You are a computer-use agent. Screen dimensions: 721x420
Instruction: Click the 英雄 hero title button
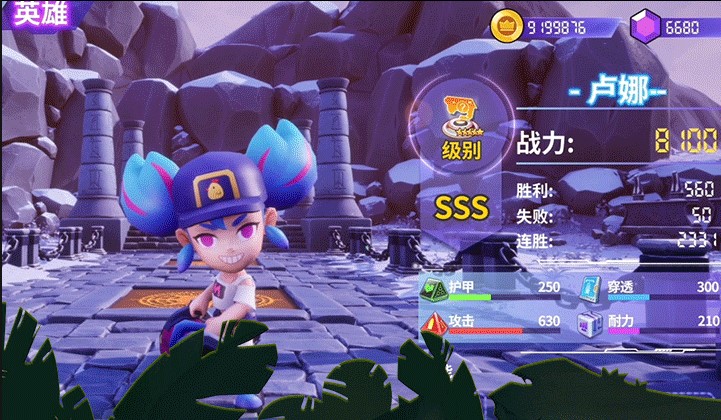point(30,16)
